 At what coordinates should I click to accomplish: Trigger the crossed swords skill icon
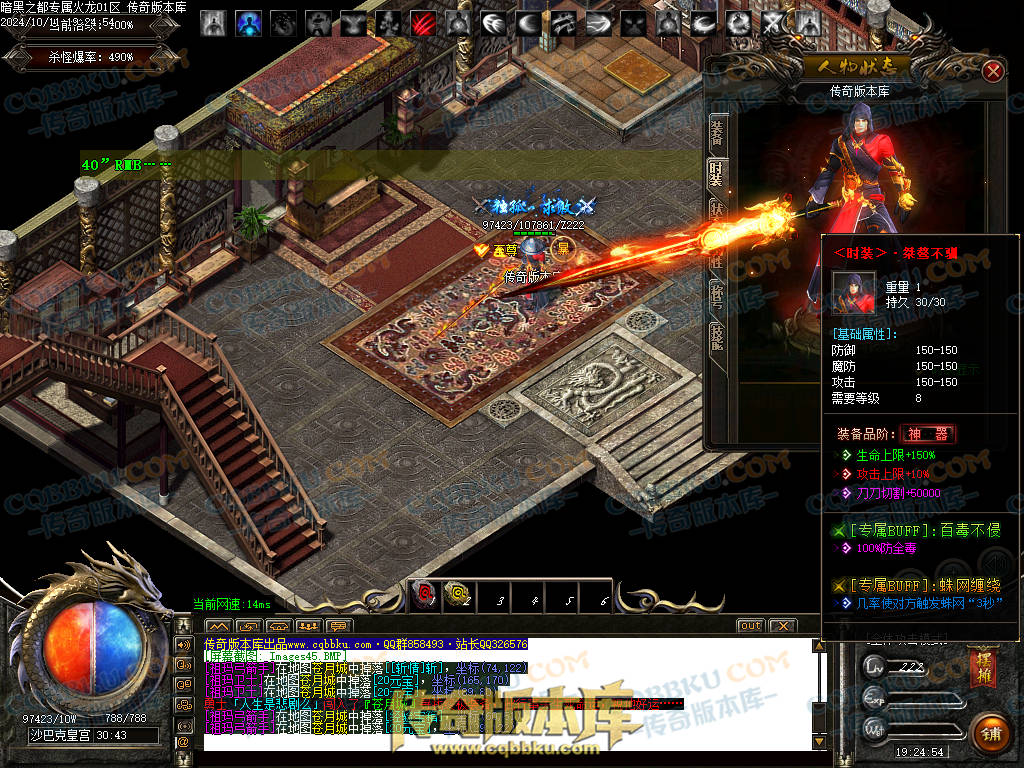772,22
